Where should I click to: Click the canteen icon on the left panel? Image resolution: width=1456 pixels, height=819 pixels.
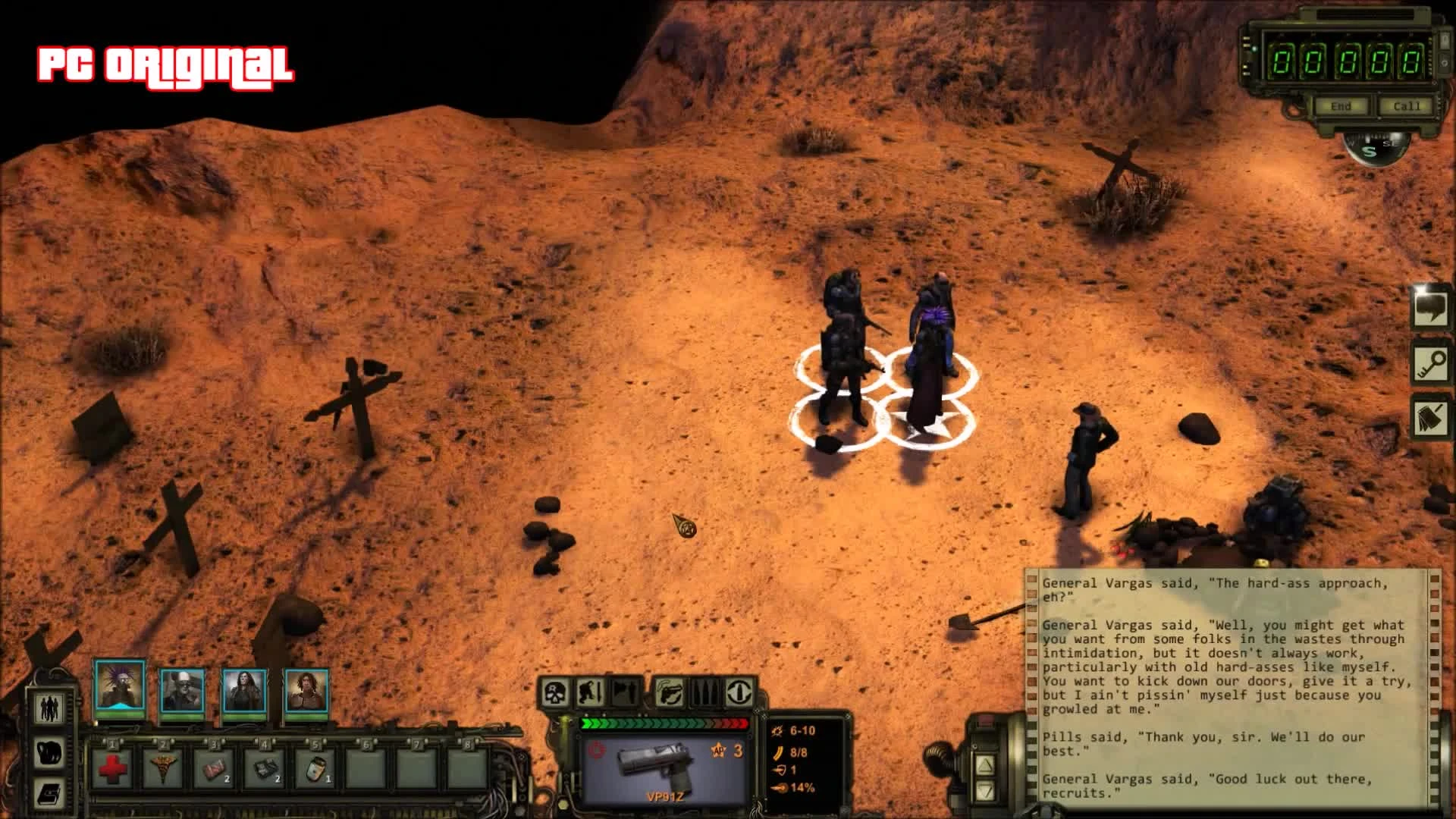pyautogui.click(x=49, y=753)
